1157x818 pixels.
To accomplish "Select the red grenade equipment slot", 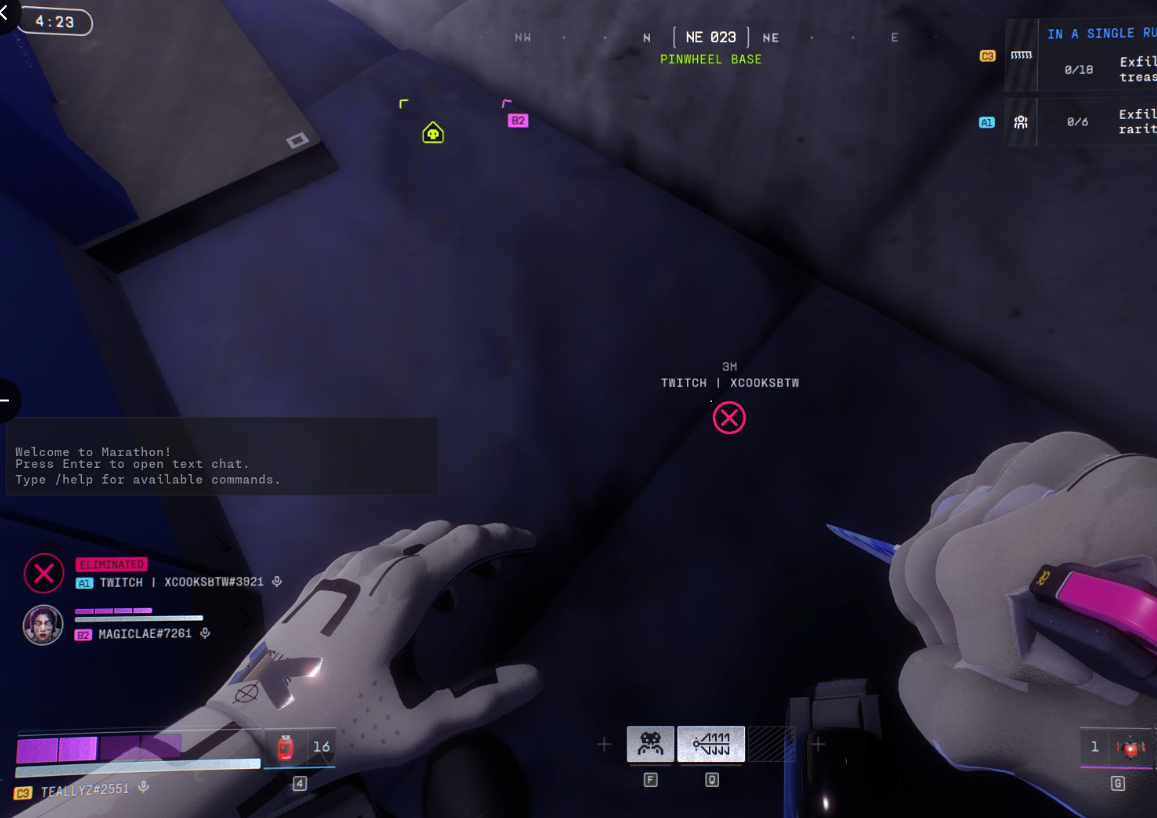I will 1131,748.
